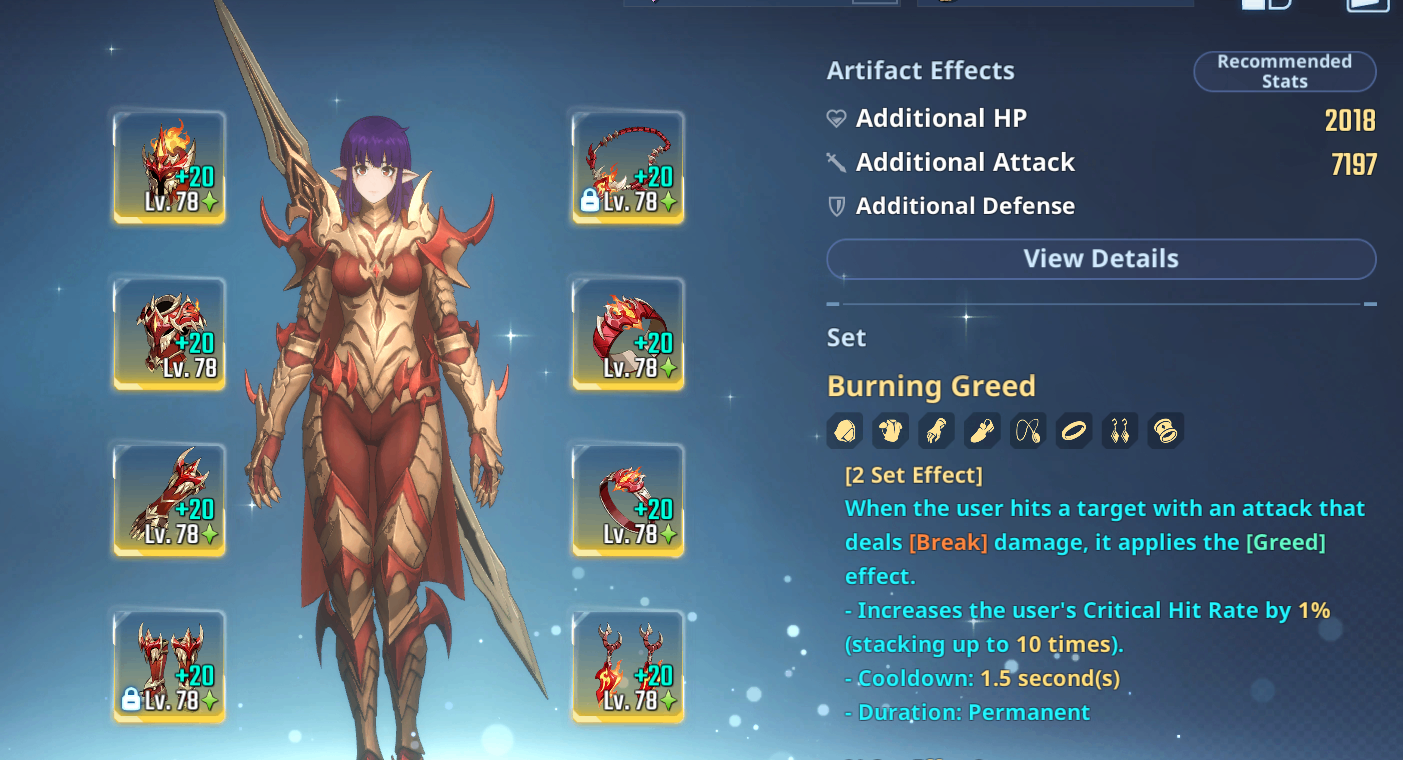Select the red chest armor slot
The width and height of the screenshot is (1403, 760).
(169, 334)
